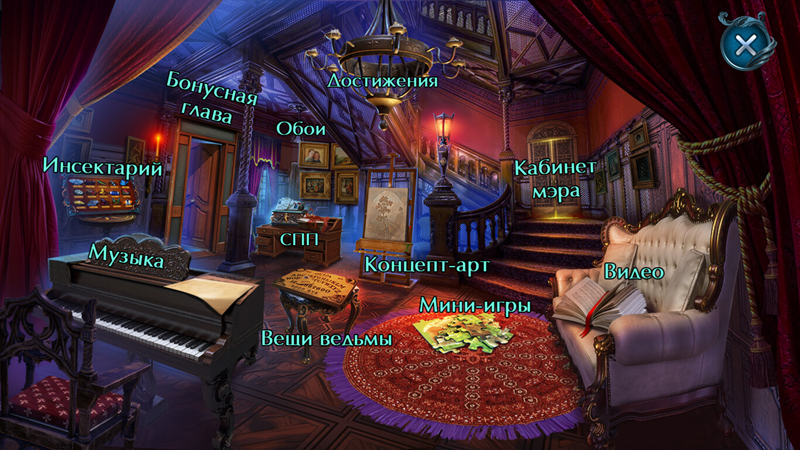Open the Музыка section
This screenshot has height=450, width=800.
(x=126, y=253)
